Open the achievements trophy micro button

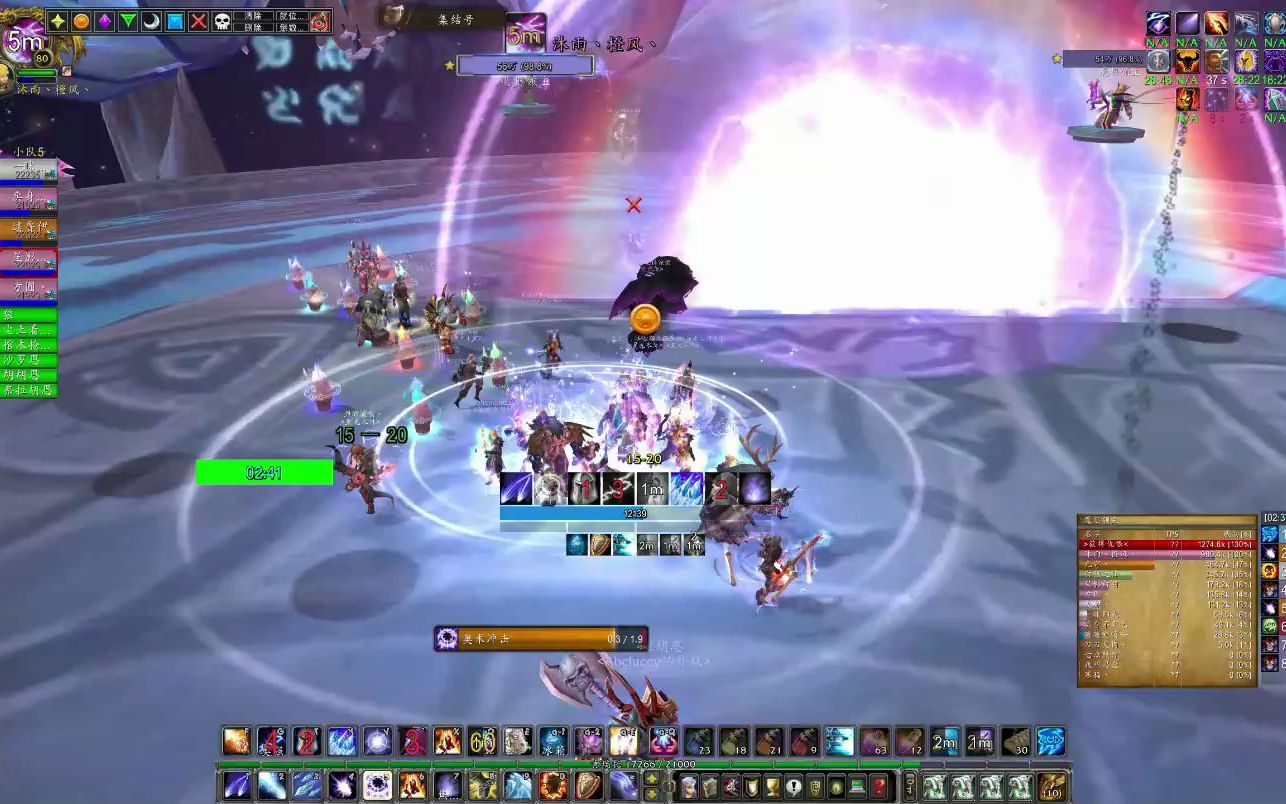(x=773, y=786)
